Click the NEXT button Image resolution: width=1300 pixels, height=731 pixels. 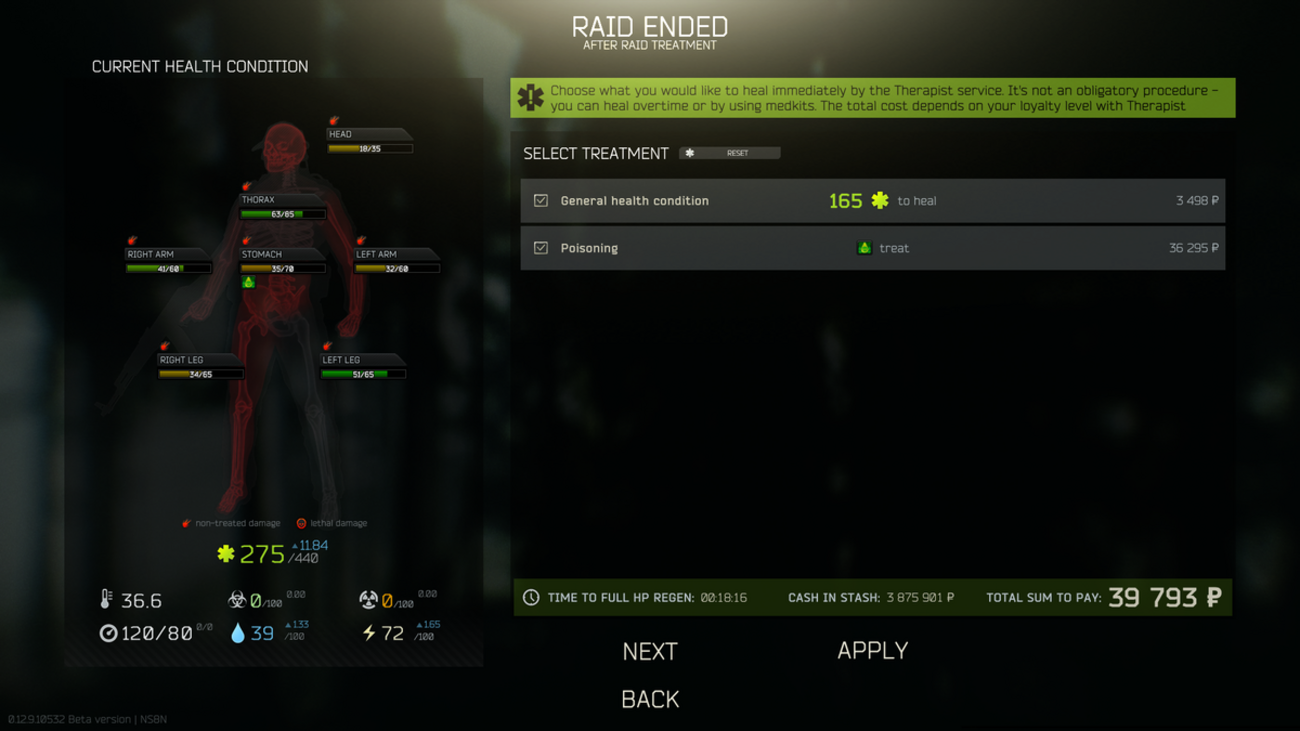pos(650,652)
